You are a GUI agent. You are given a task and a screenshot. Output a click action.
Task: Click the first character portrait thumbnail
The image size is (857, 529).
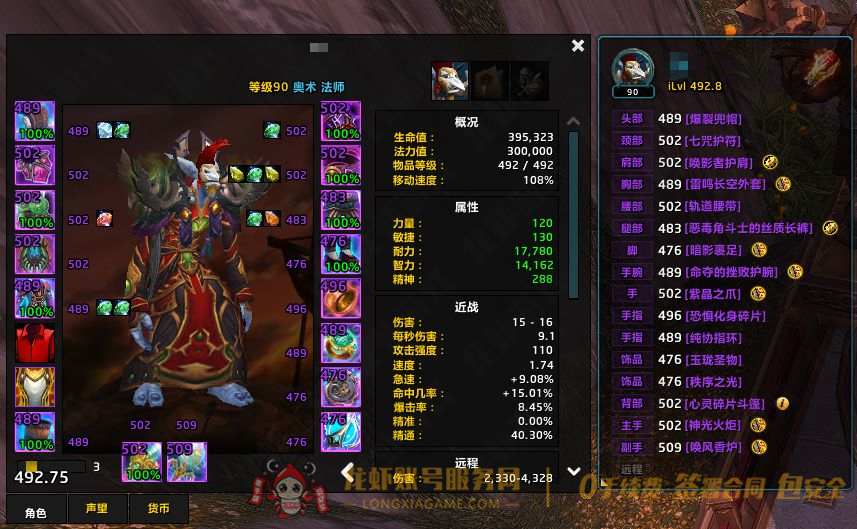click(450, 81)
